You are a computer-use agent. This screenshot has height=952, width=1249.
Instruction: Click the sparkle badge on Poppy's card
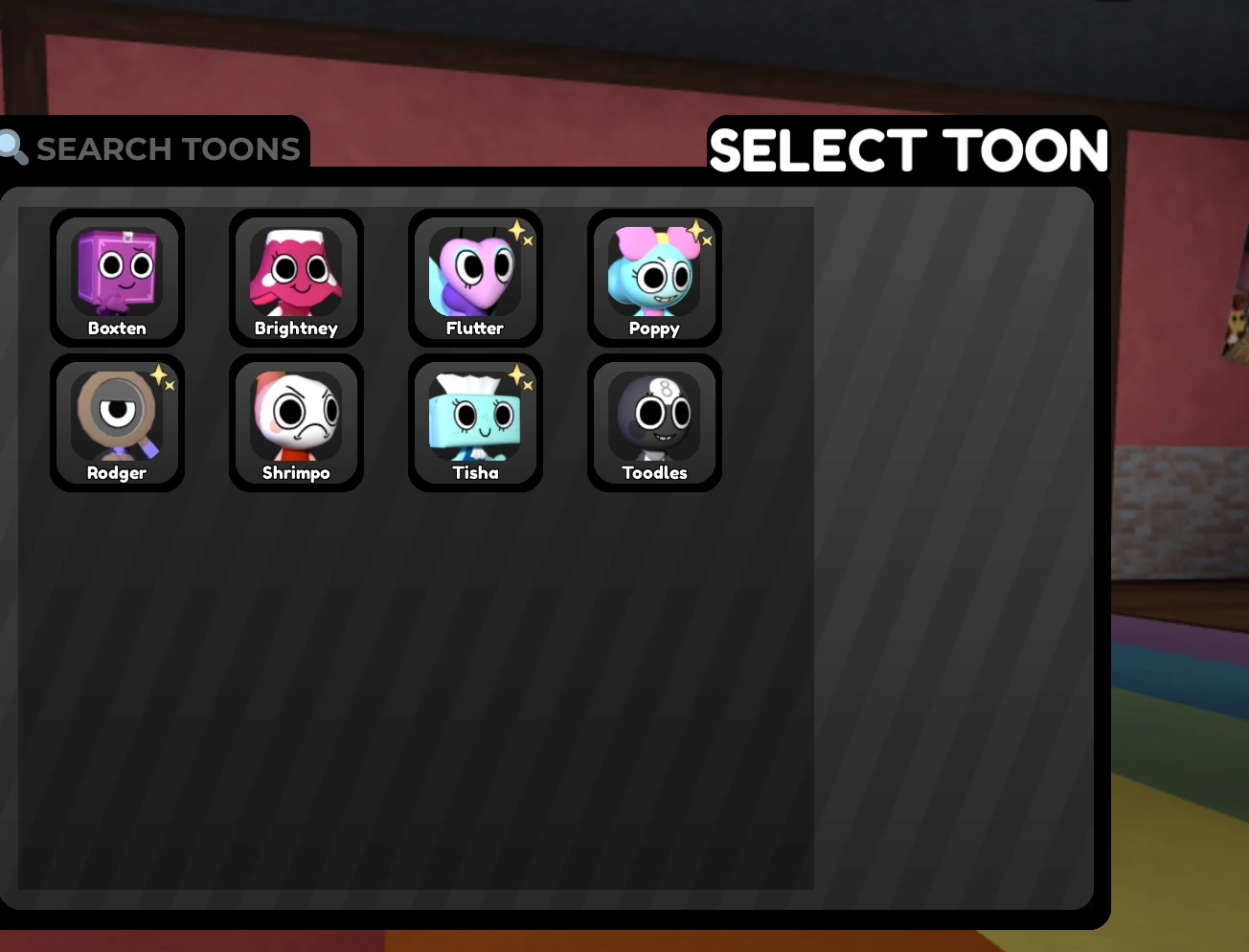point(696,230)
